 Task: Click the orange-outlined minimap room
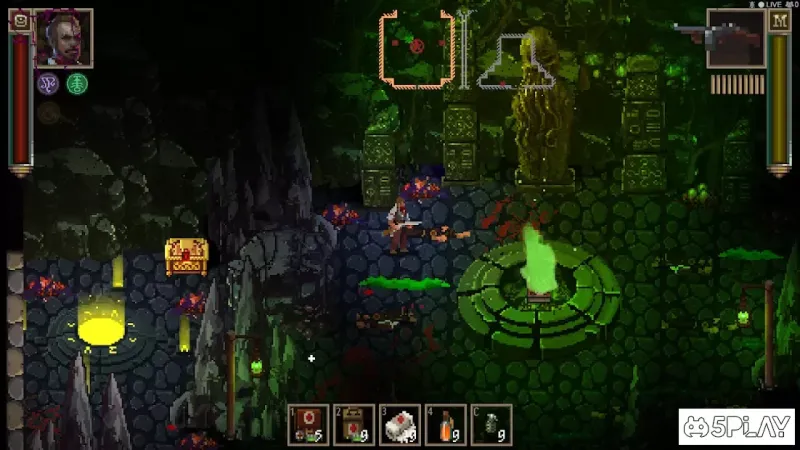tap(417, 49)
